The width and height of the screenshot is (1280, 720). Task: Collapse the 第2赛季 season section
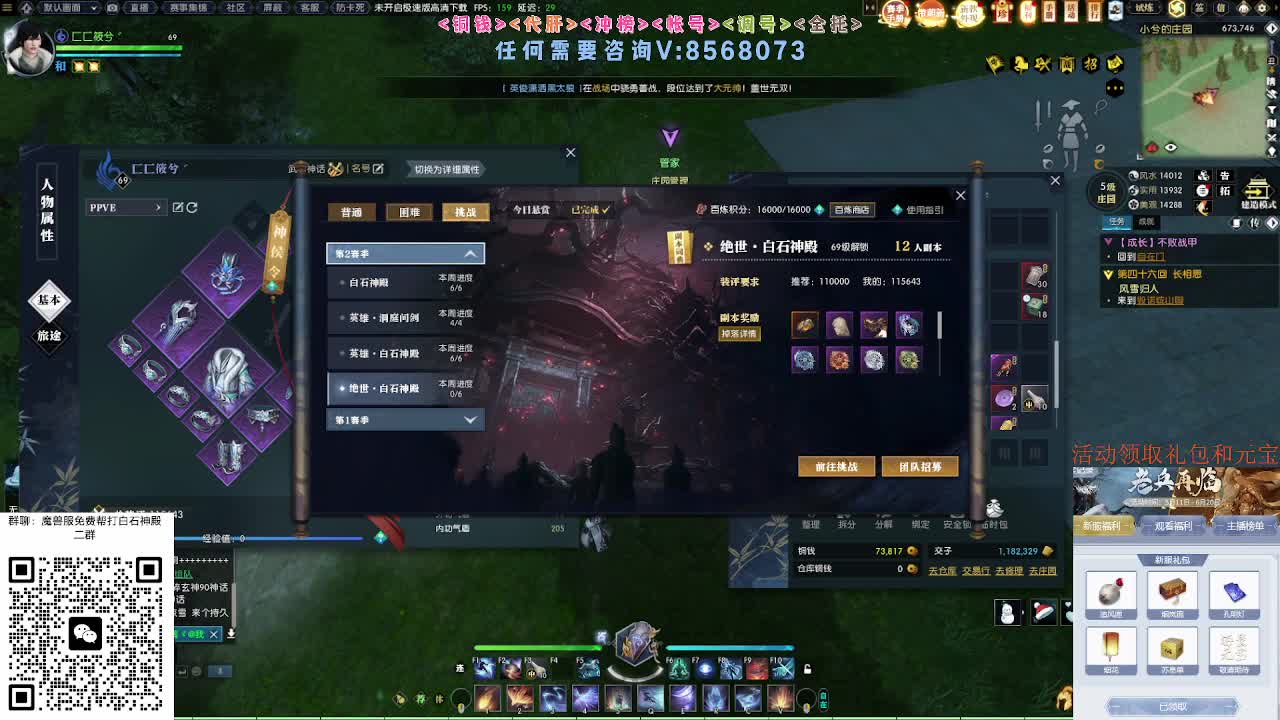click(x=404, y=252)
